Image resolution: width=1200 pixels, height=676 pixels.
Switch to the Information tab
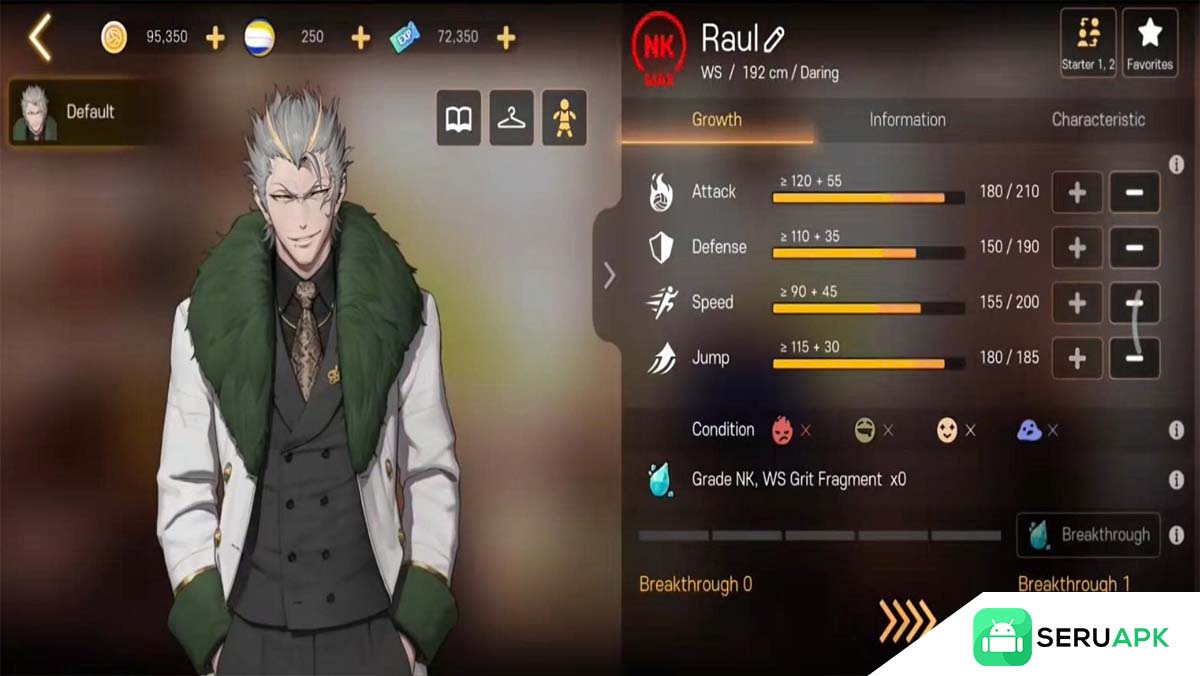coord(907,120)
